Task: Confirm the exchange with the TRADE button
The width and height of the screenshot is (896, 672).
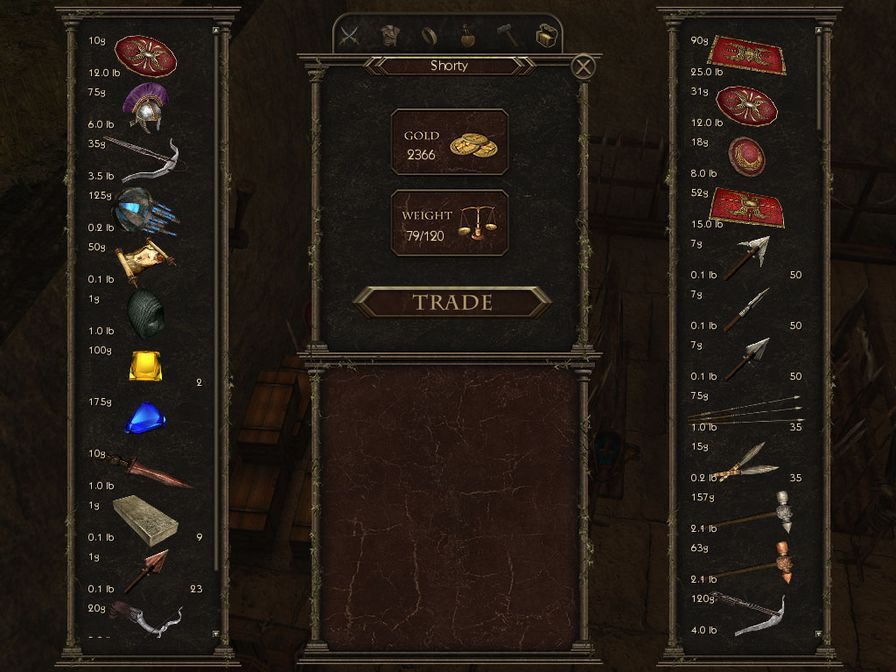Action: [x=452, y=301]
